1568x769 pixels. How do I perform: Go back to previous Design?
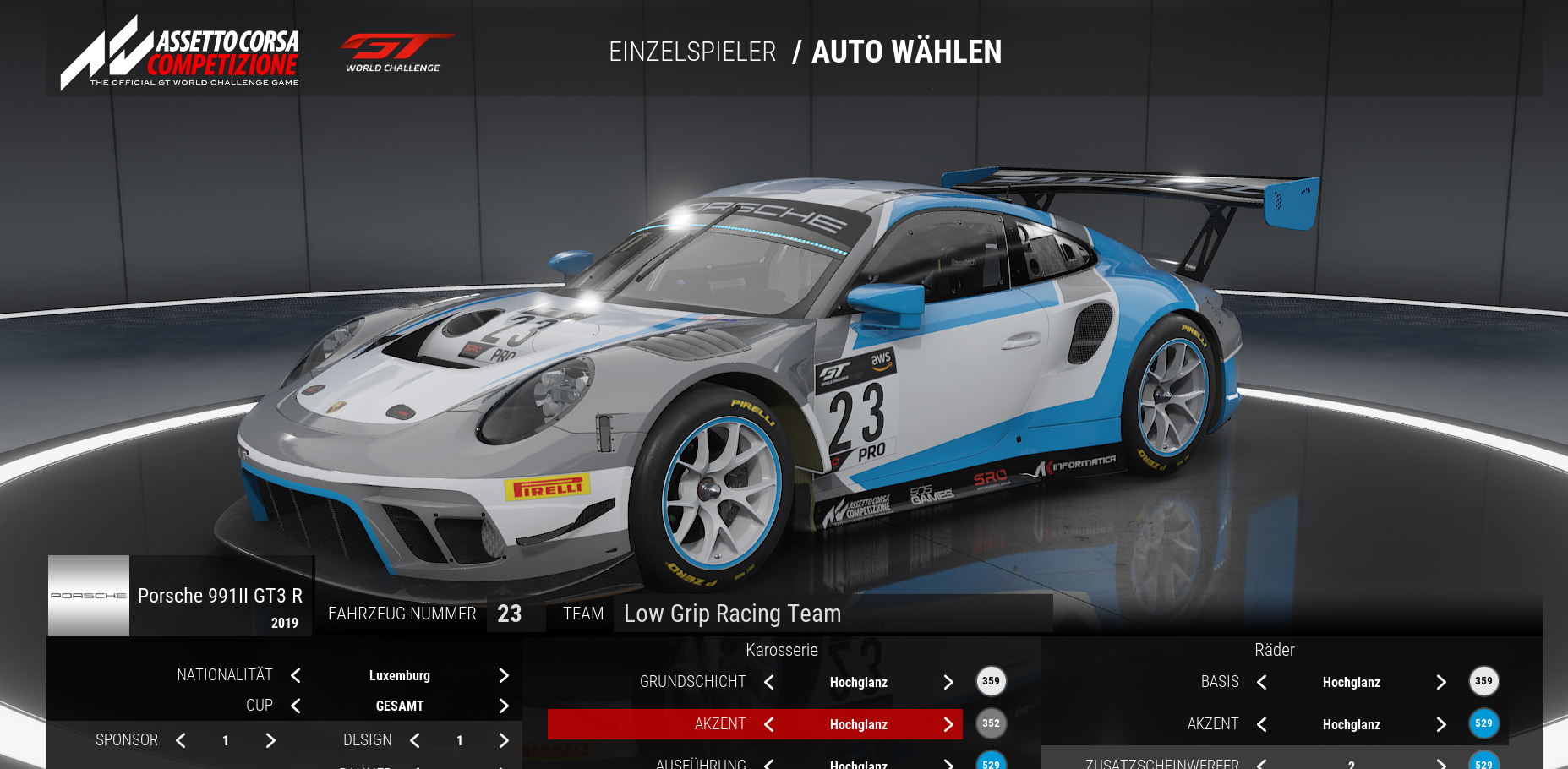(x=415, y=740)
